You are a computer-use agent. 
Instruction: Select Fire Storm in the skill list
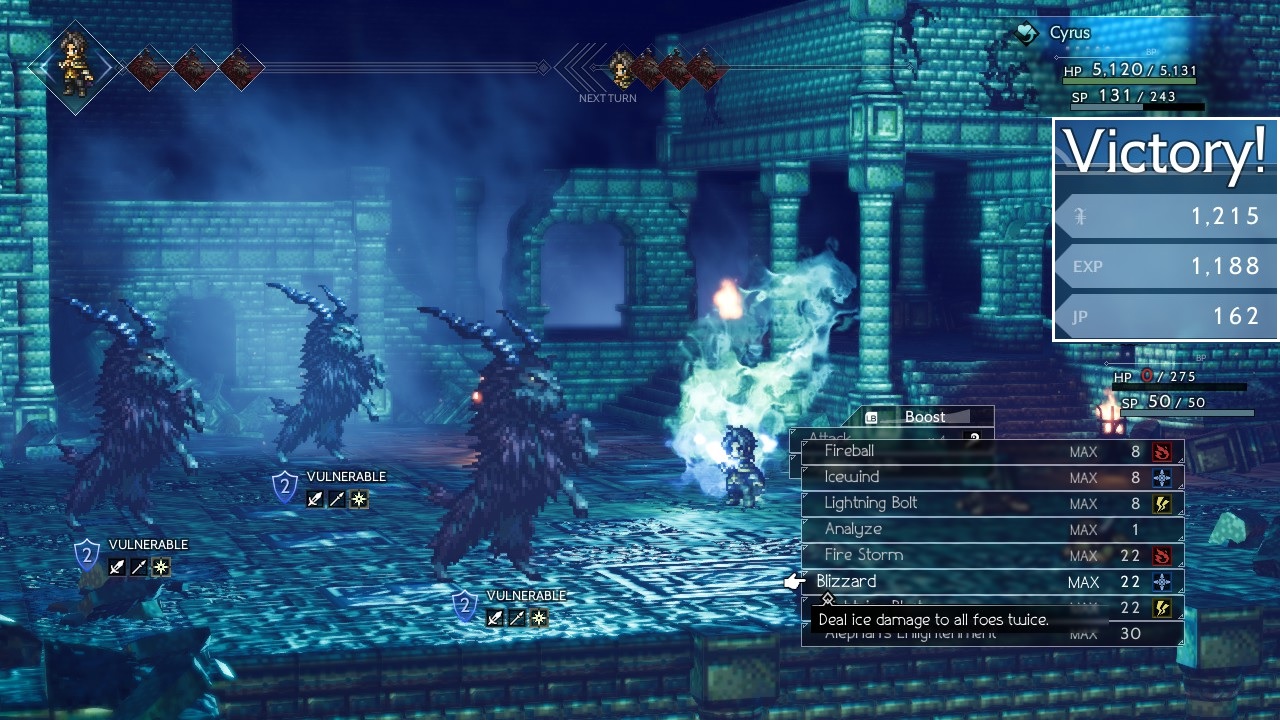pos(863,555)
